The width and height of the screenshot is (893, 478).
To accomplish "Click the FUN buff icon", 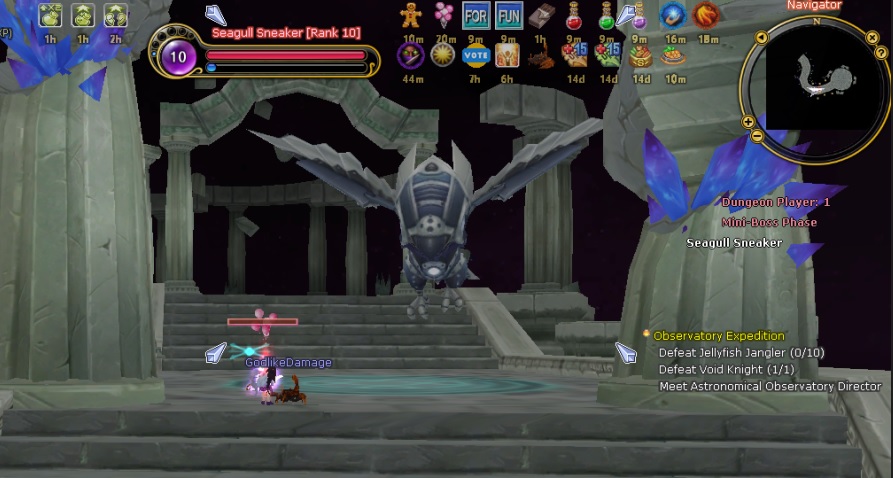I will [509, 15].
